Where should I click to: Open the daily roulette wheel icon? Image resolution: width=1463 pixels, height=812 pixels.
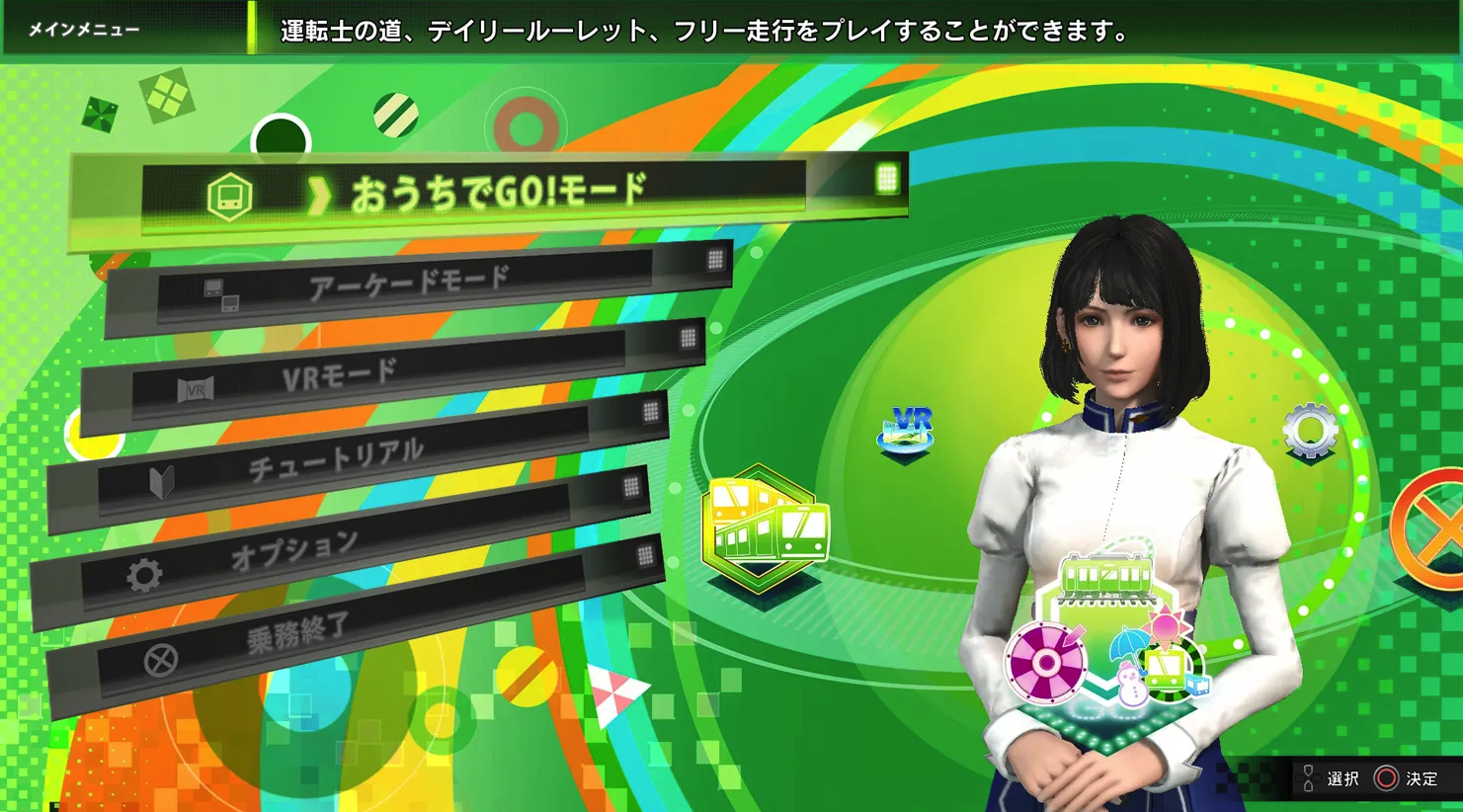(x=1045, y=664)
